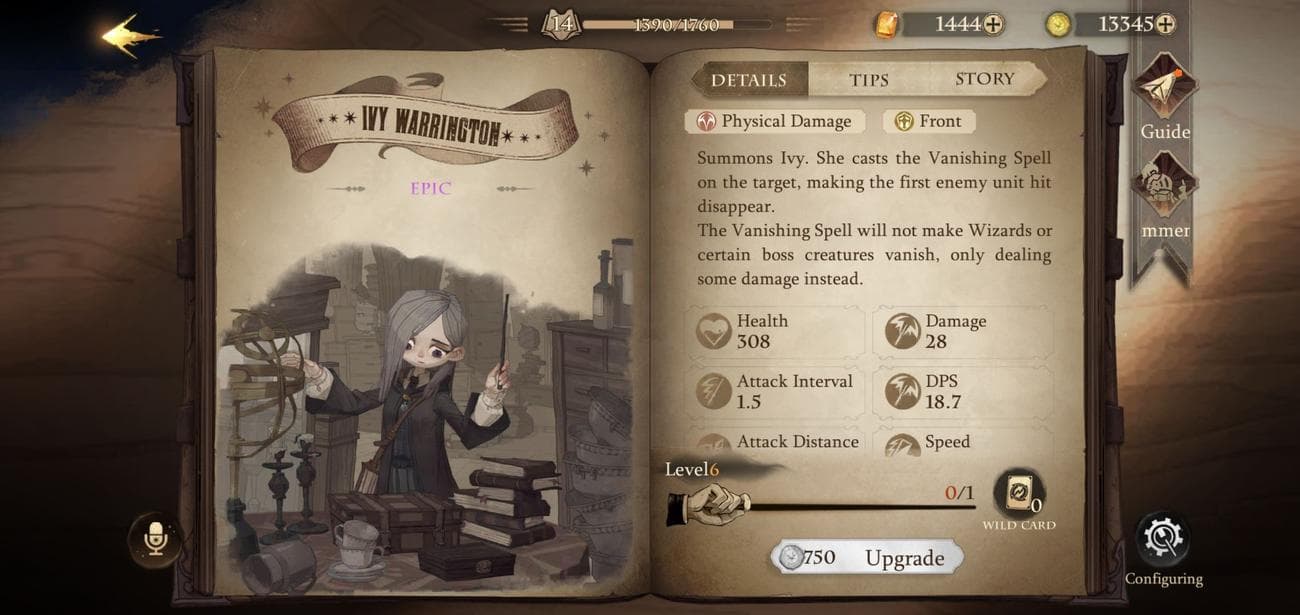Add more gold coins with plus button

coord(1164,24)
